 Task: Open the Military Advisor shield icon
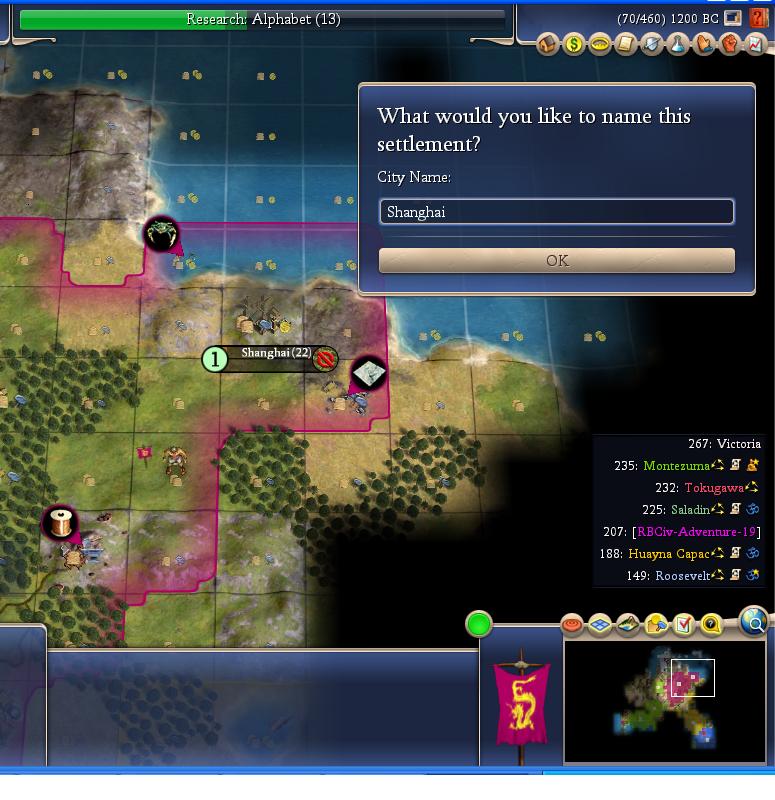point(652,45)
